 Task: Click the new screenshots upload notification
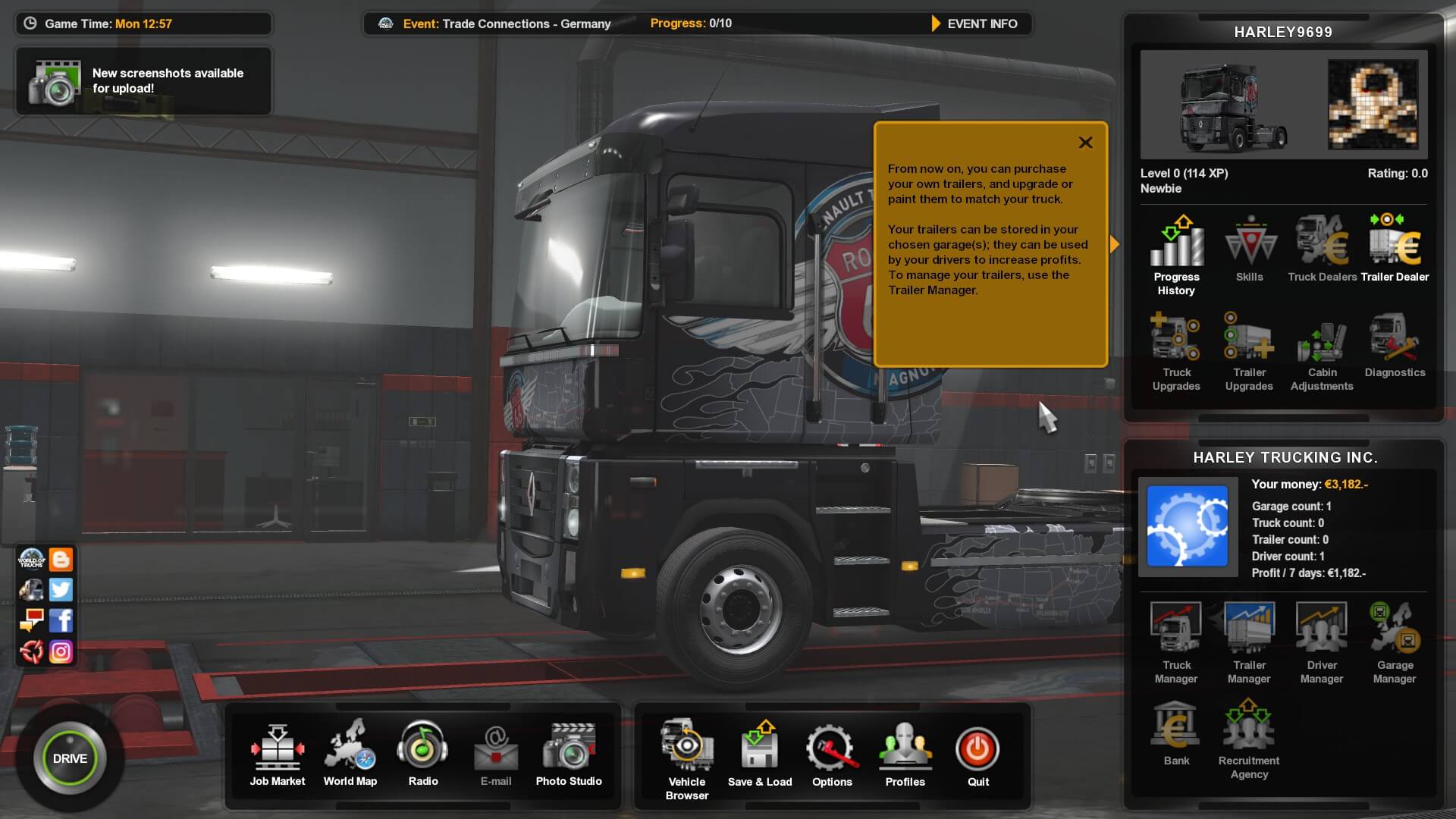click(143, 81)
